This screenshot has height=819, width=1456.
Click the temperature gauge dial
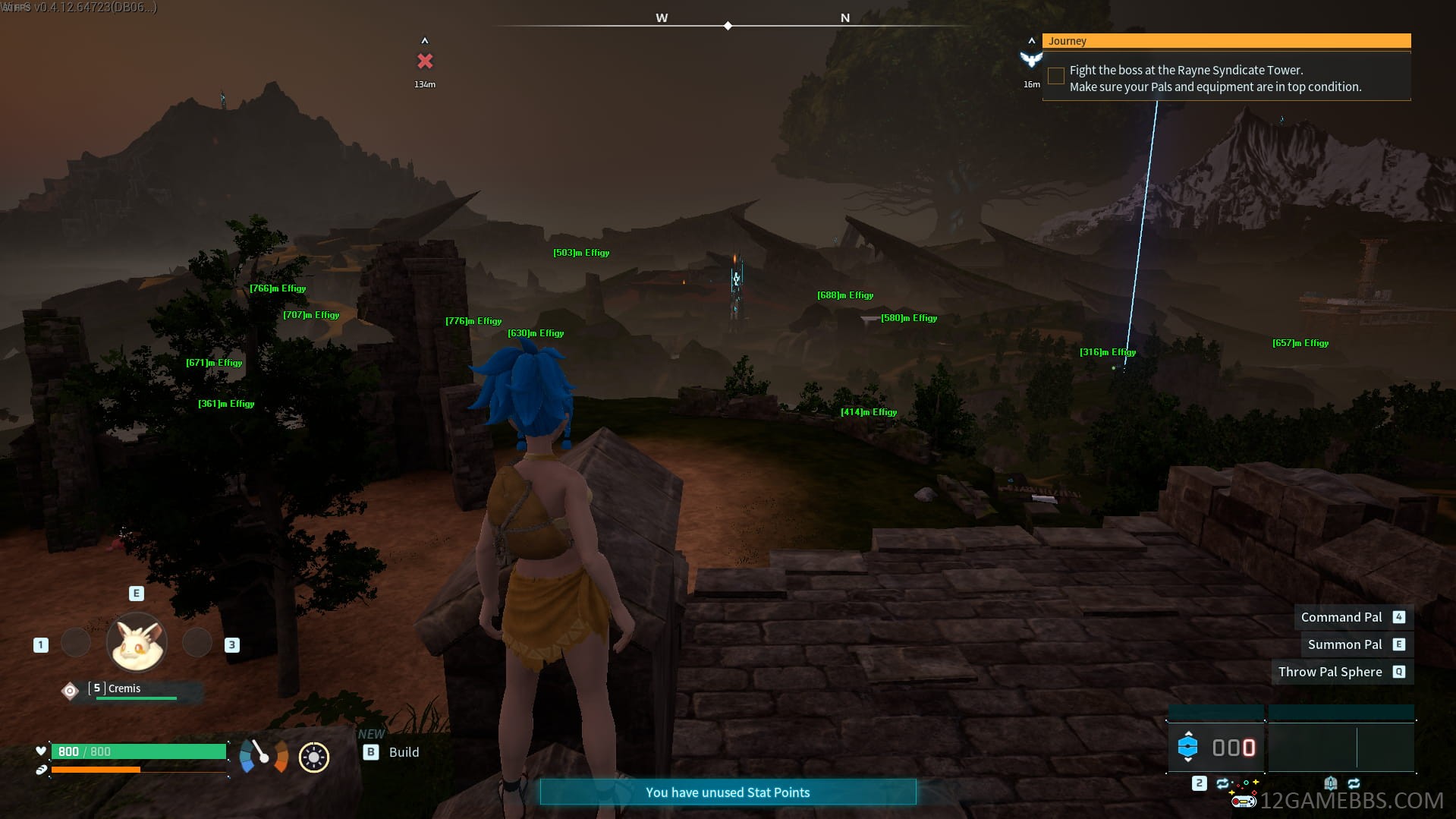tap(263, 756)
